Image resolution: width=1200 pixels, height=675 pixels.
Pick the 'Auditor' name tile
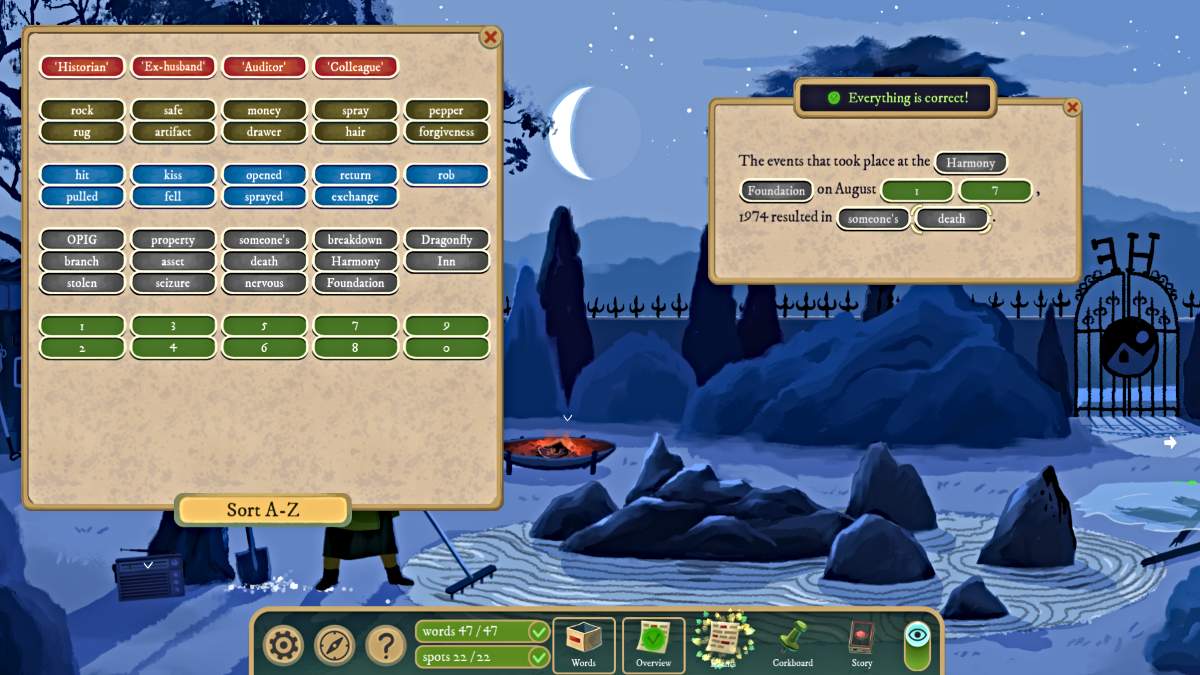click(x=264, y=67)
